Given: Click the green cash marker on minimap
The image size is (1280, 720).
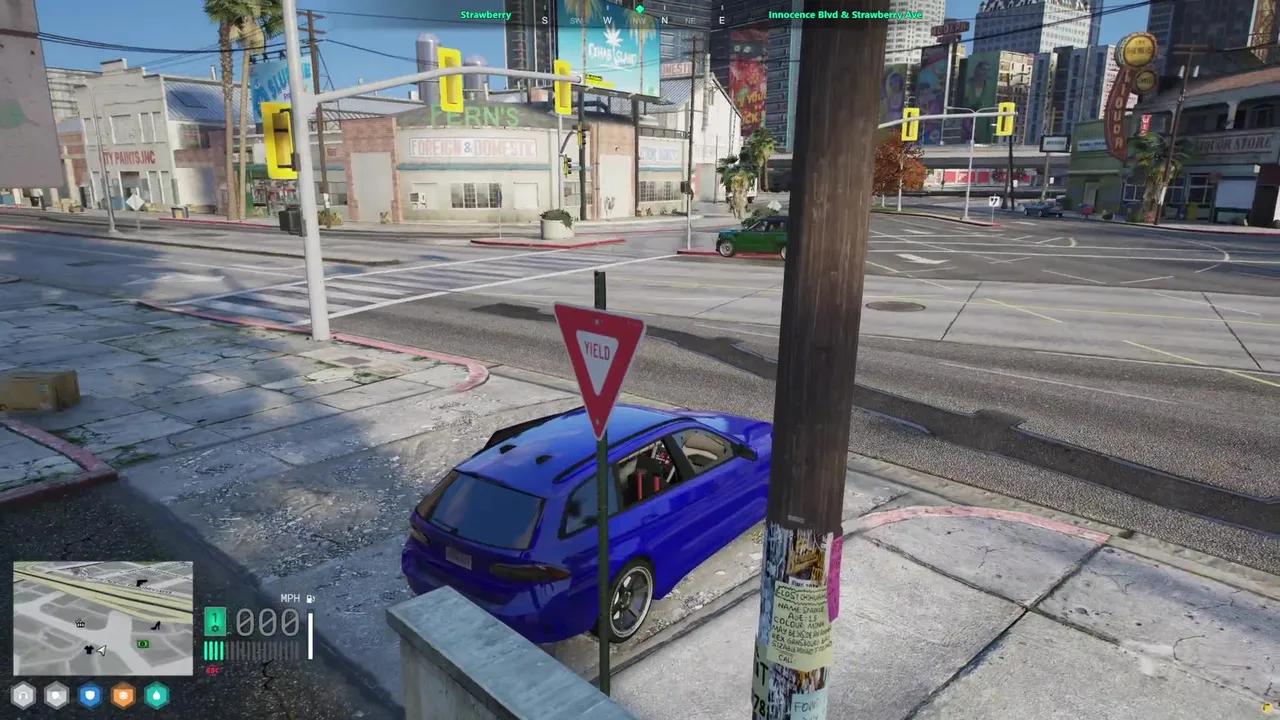Looking at the screenshot, I should click(143, 644).
